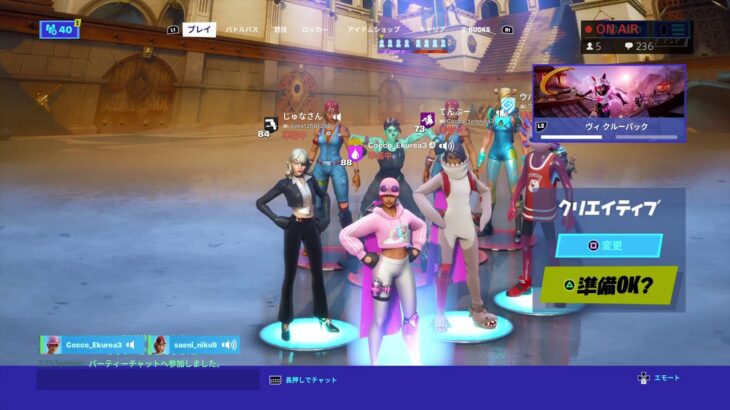
Task: Open the hamburger menu at top right
Action: (x=679, y=30)
